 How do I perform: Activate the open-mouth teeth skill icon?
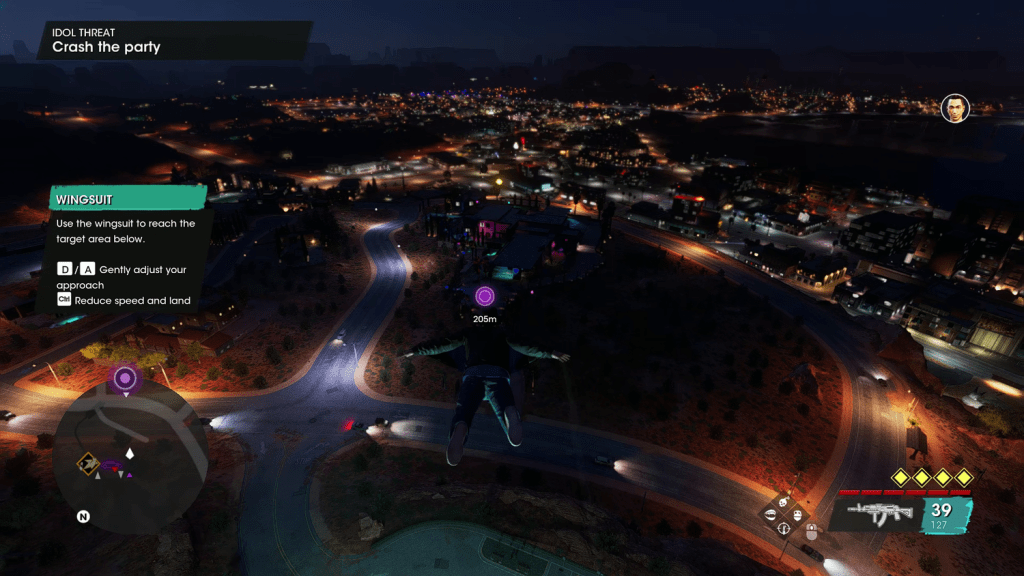pos(770,514)
